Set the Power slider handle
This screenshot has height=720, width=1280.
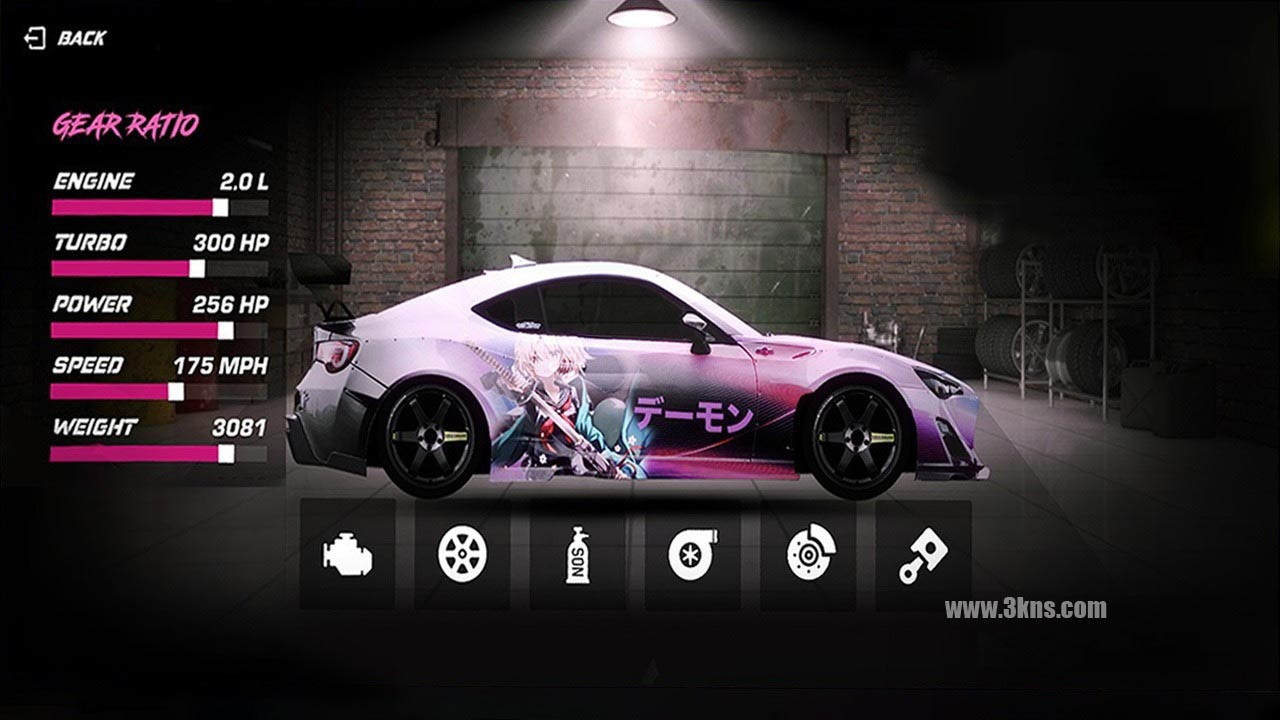(225, 330)
